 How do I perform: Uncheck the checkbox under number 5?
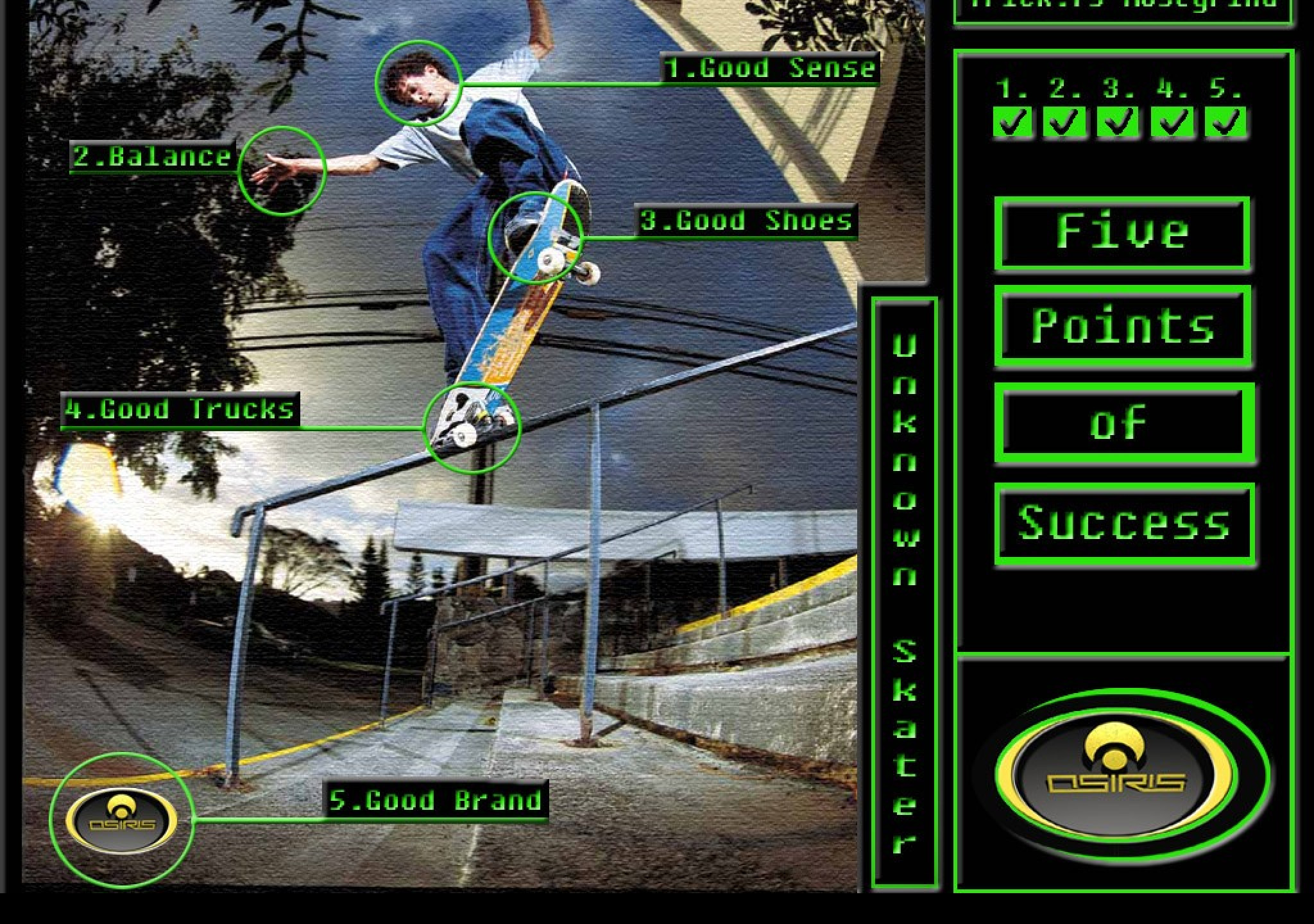1225,122
